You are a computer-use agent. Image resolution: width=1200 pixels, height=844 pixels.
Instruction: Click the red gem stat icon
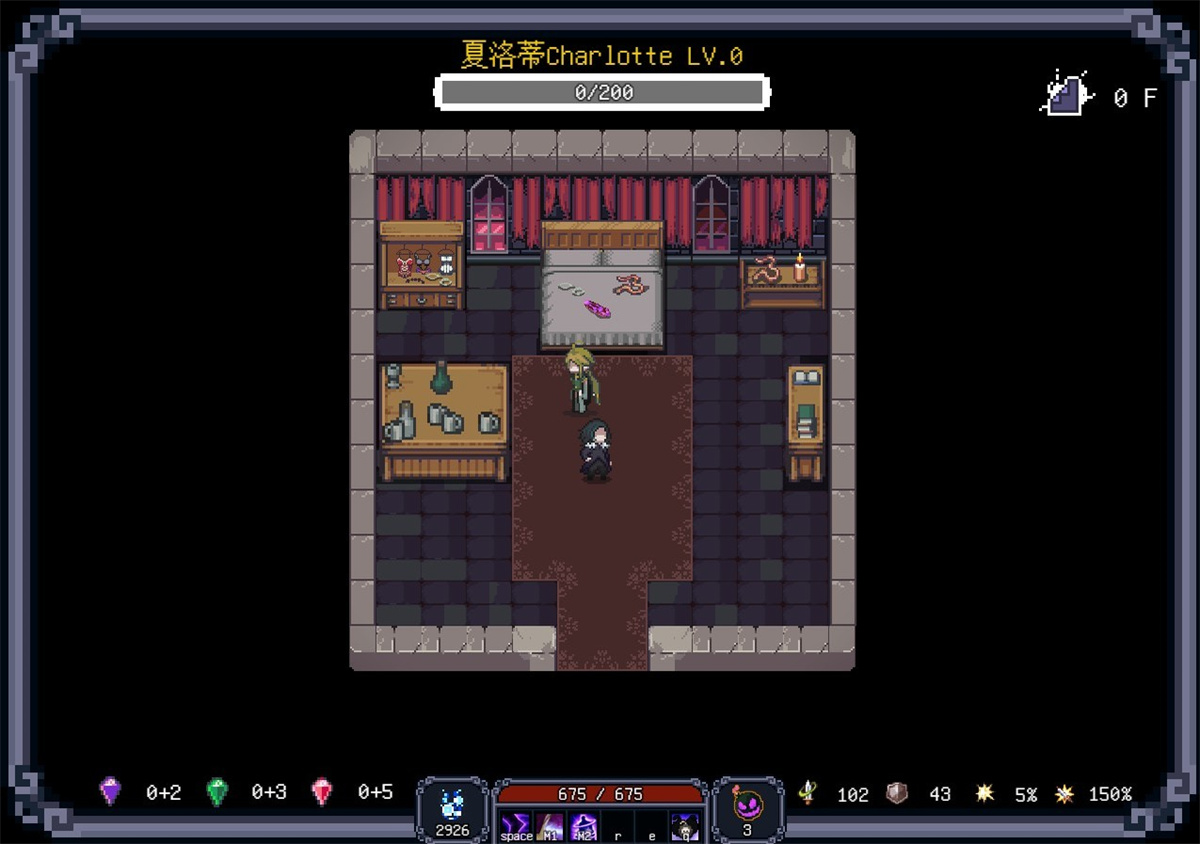click(x=323, y=791)
